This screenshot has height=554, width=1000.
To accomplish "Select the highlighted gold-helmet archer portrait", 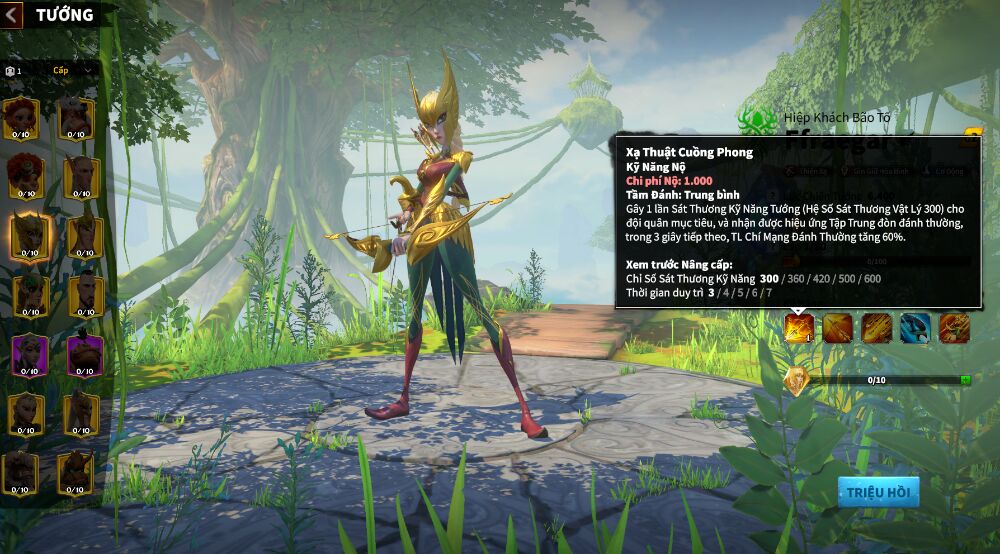I will coord(28,236).
